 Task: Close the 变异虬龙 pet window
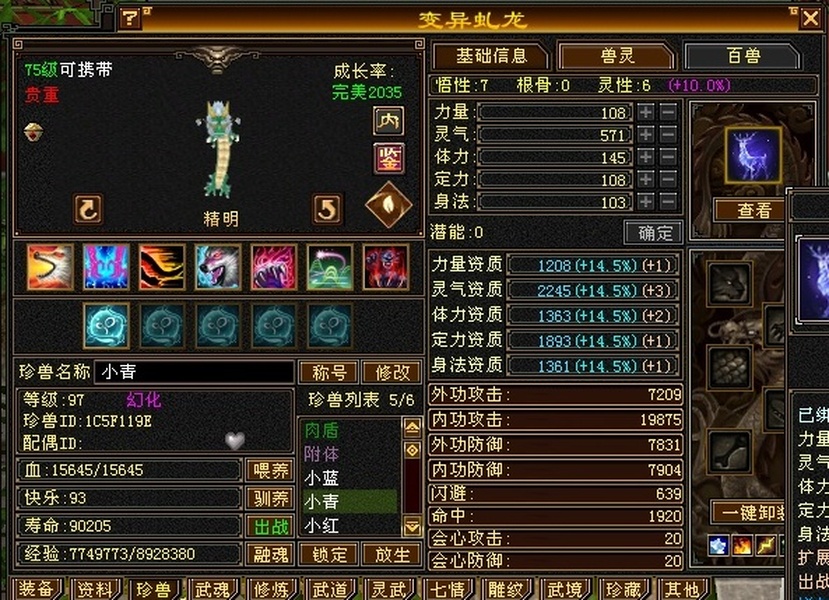click(810, 17)
